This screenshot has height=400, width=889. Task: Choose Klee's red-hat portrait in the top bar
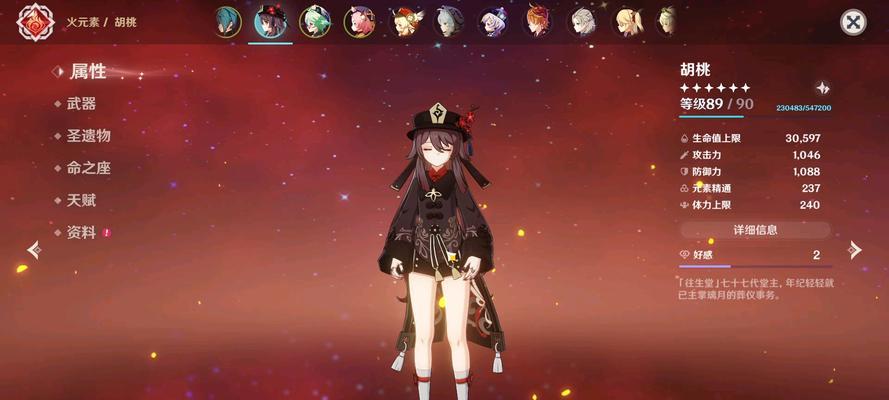(405, 22)
